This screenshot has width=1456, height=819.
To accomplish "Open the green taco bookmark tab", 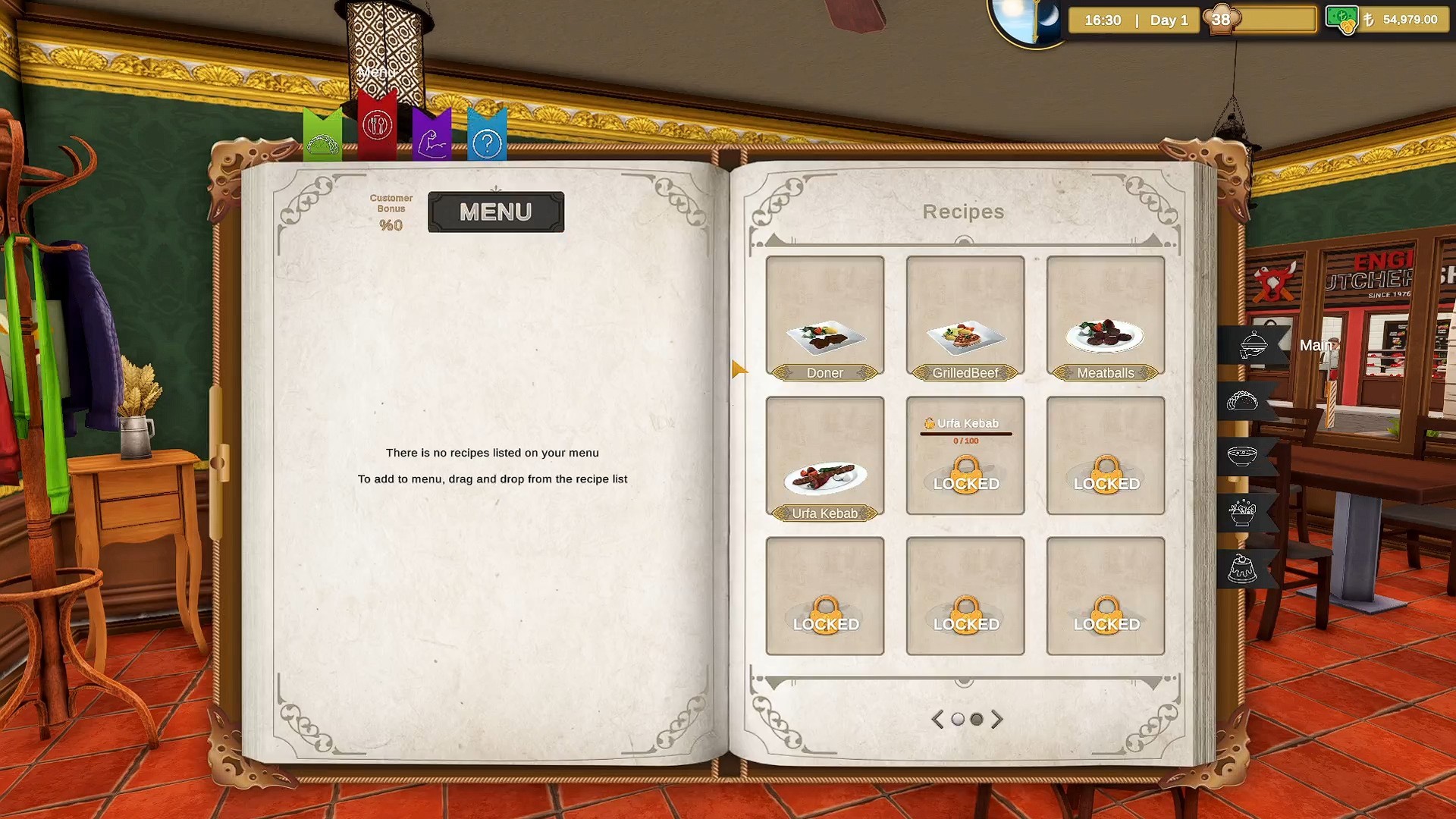I will click(x=322, y=138).
